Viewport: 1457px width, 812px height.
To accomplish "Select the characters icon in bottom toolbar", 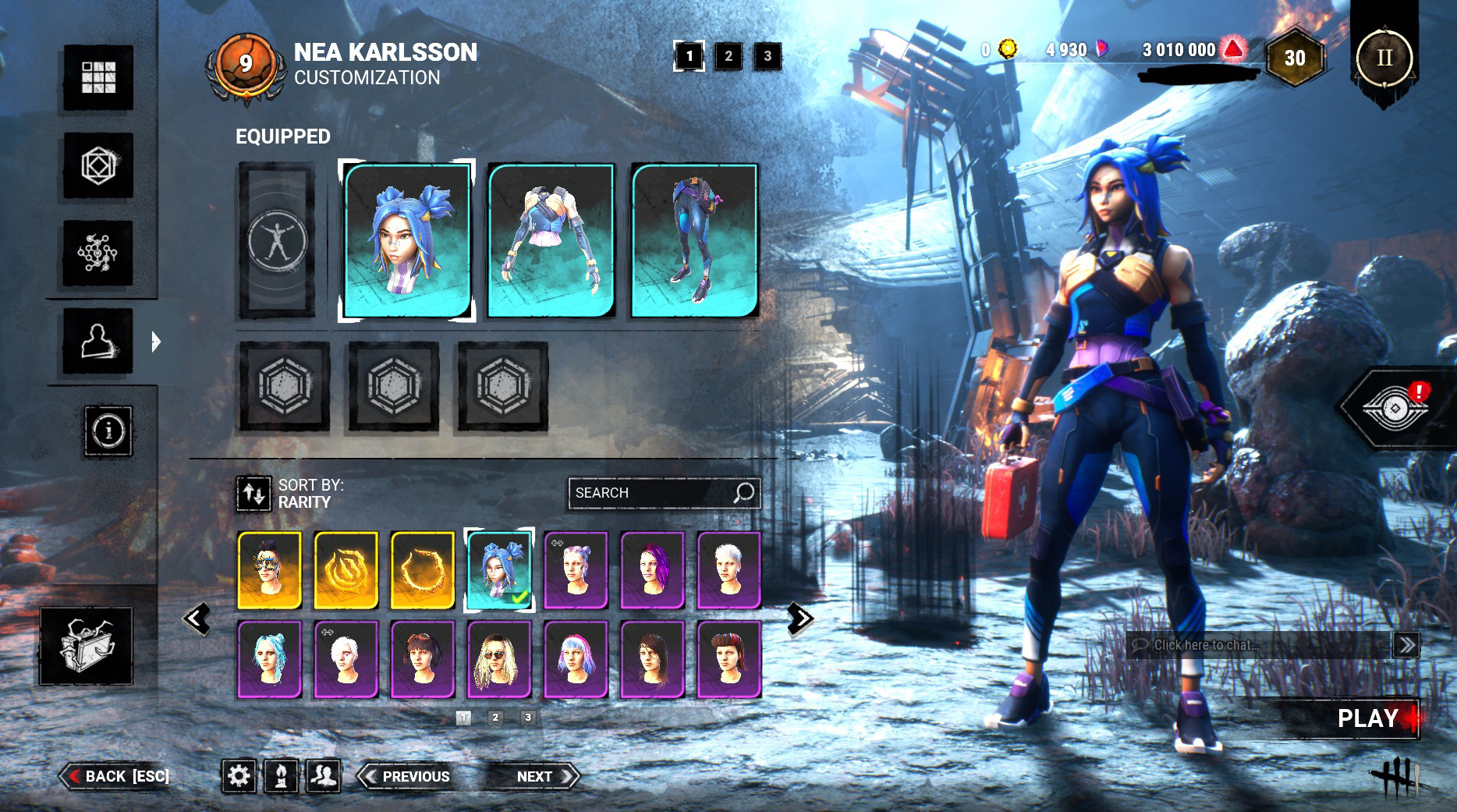I will tap(325, 776).
